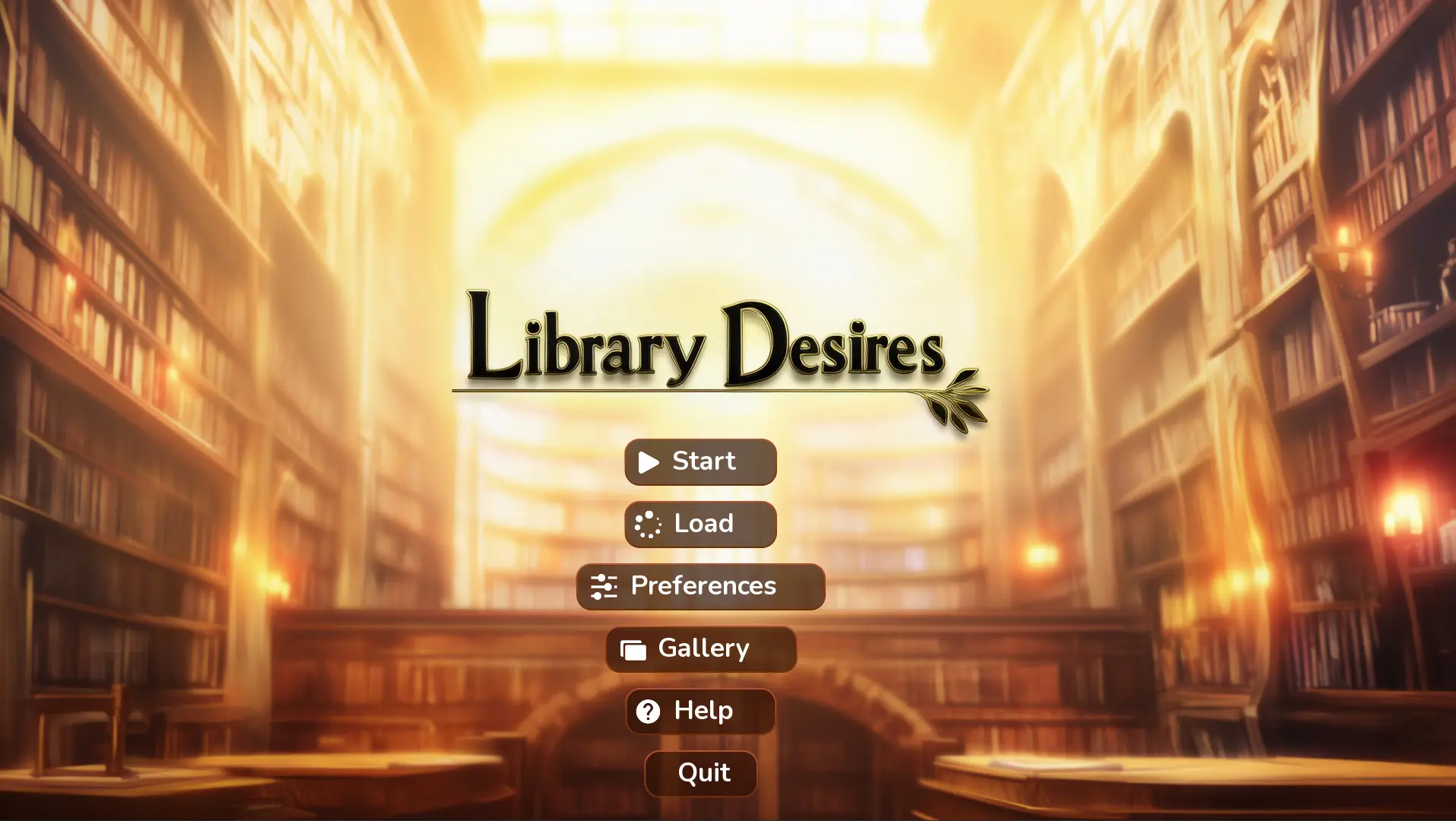Click the question mark icon on Help

[x=647, y=712]
